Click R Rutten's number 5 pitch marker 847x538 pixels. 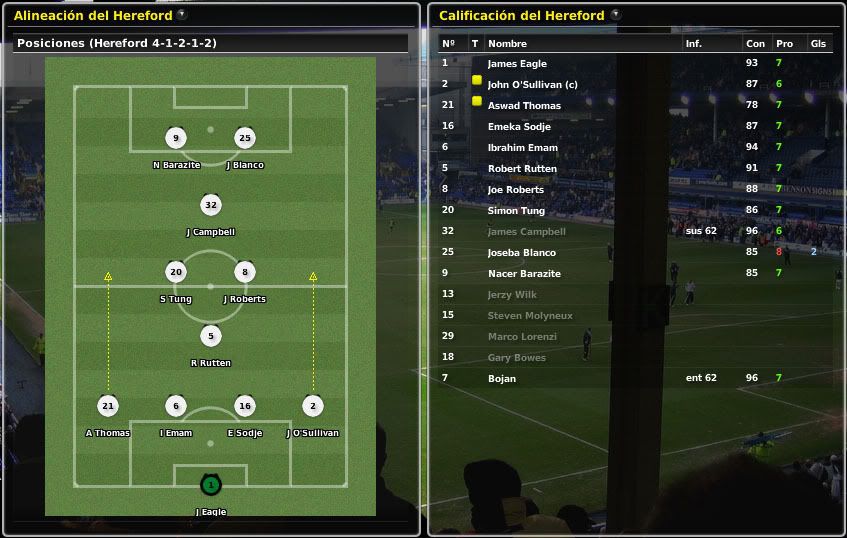pos(210,337)
